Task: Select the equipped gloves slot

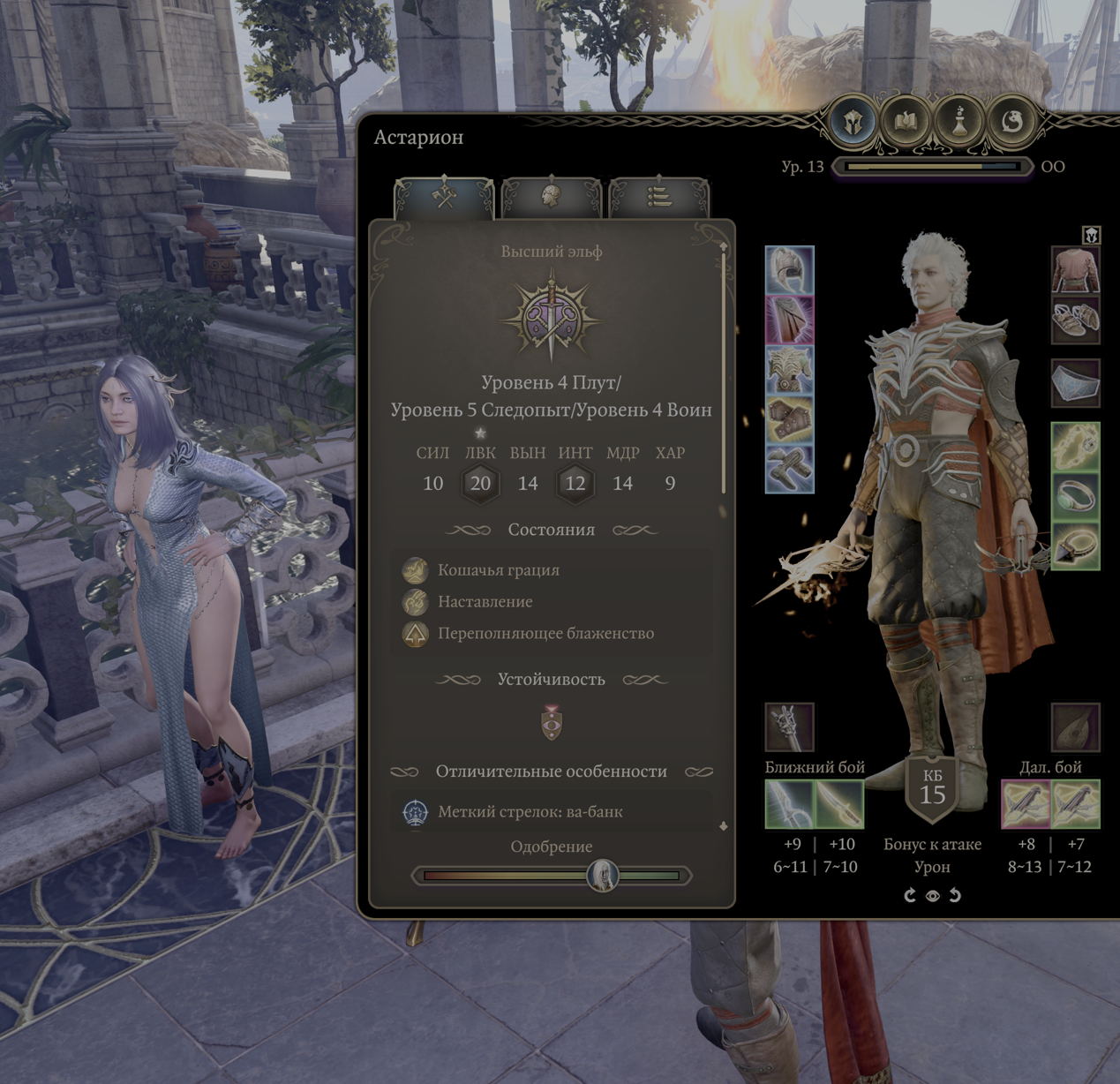Action: pyautogui.click(x=789, y=418)
